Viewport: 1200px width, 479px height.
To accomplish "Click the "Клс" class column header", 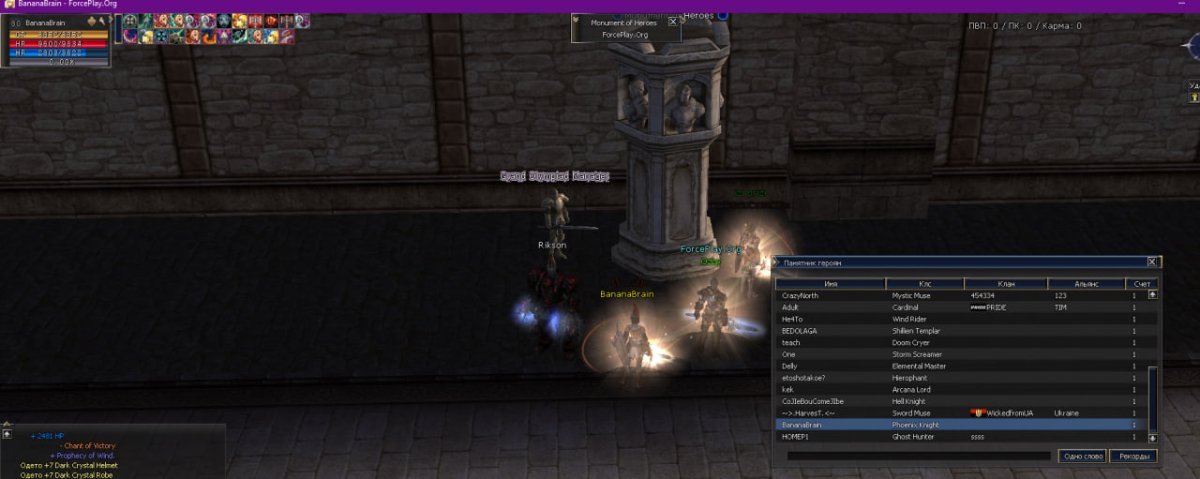I will pyautogui.click(x=925, y=284).
